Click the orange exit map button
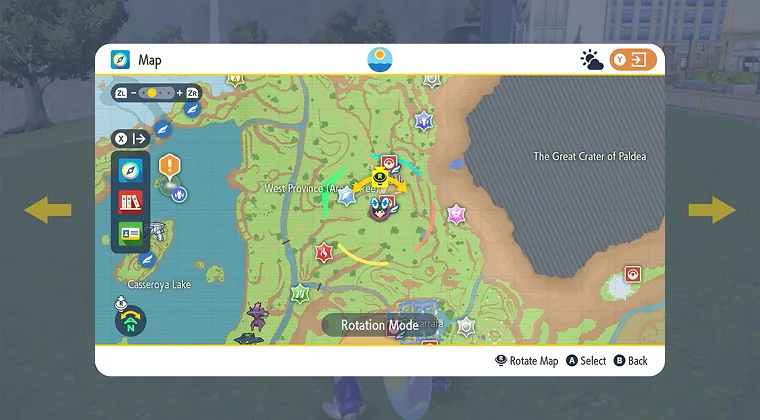The width and height of the screenshot is (760, 420). (634, 60)
